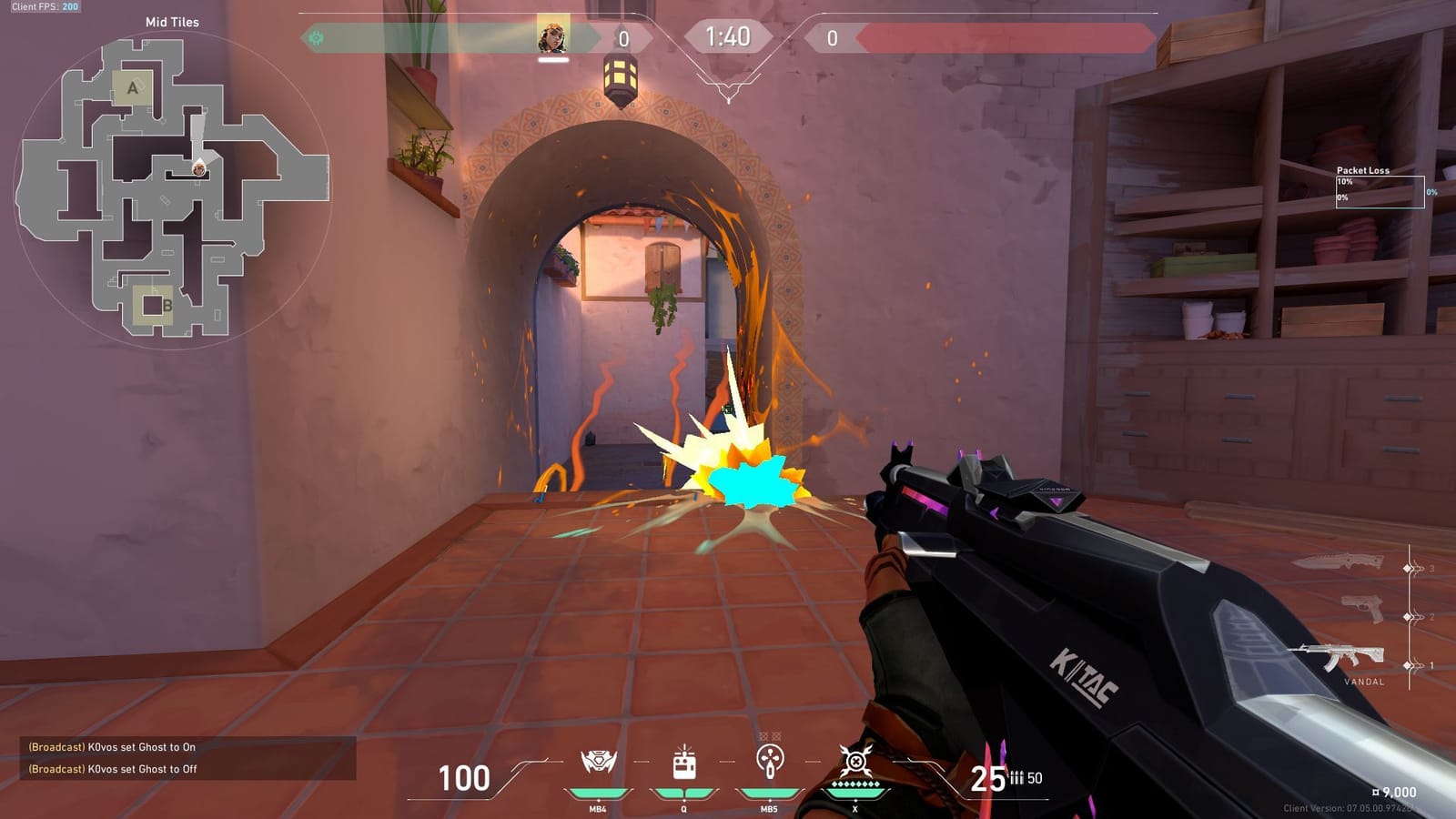Activate the Lockdown ultimate icon above X

854,761
